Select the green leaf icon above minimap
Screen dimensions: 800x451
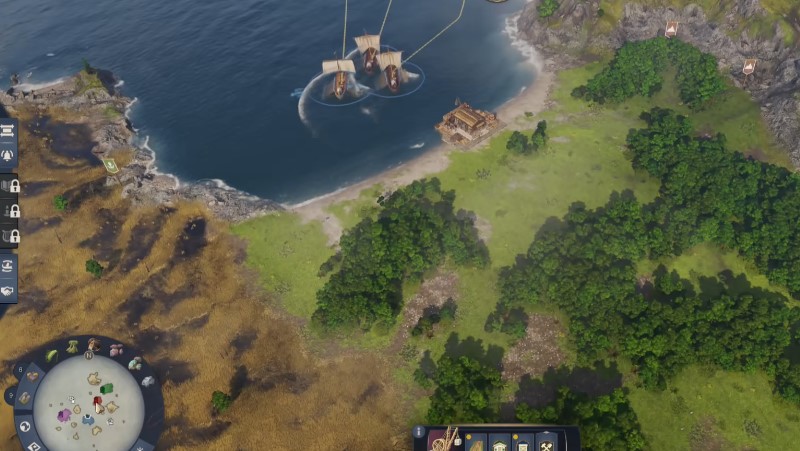[52, 356]
